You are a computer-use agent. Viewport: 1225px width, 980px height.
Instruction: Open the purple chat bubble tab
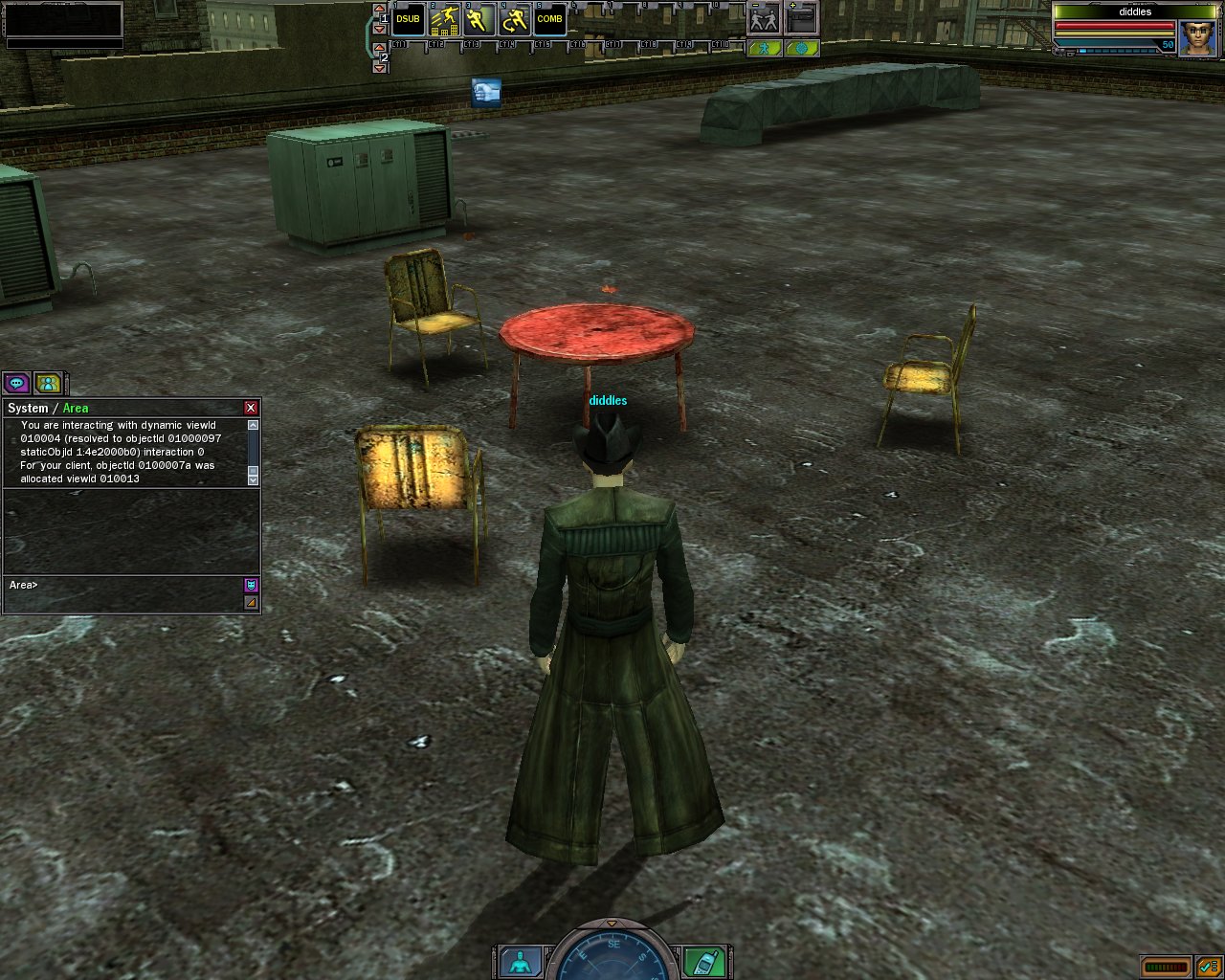16,384
